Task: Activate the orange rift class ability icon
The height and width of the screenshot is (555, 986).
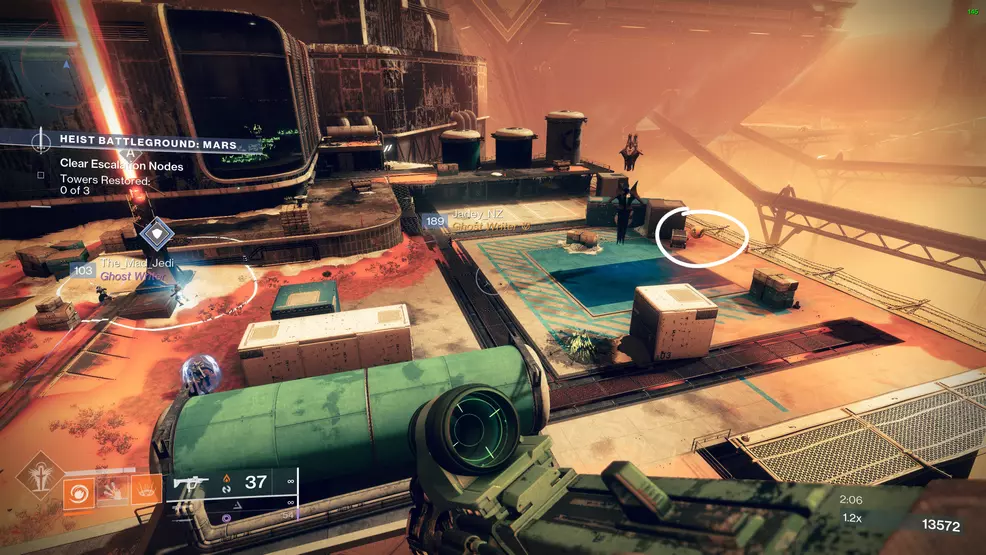Action: pyautogui.click(x=146, y=492)
